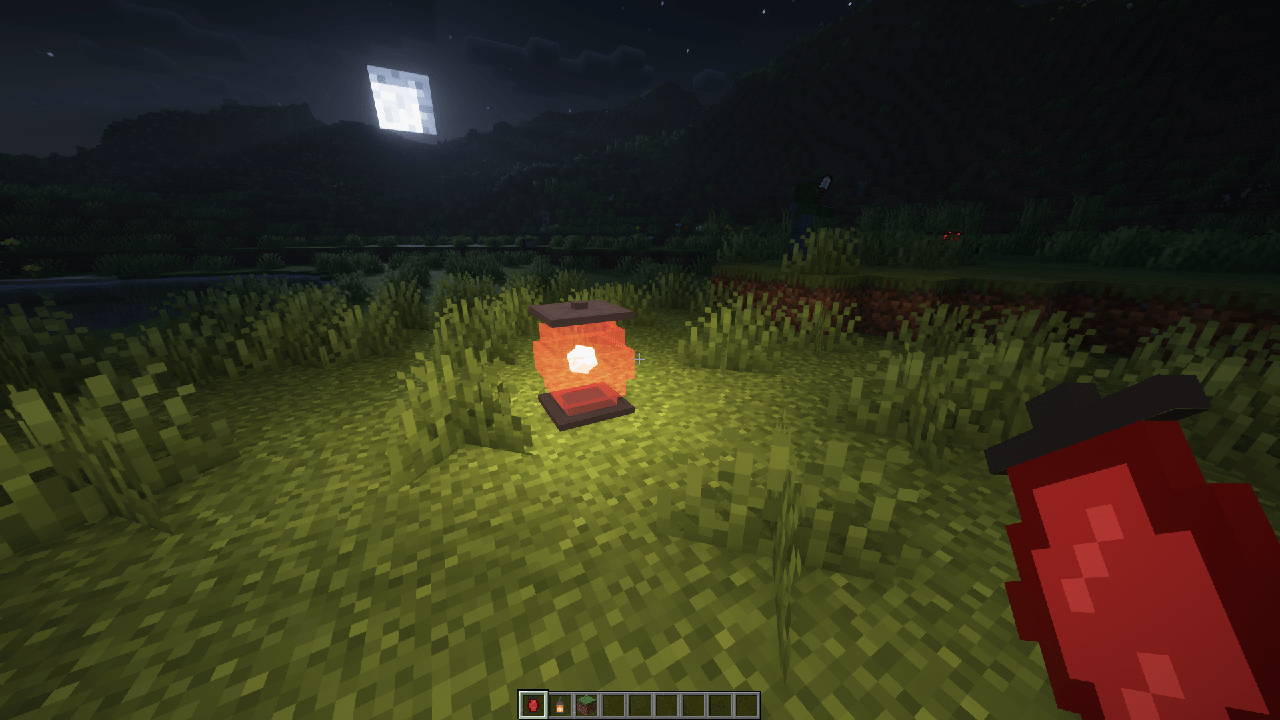The image size is (1280, 720).
Task: Select the podzol block in the third hotbar slot
Action: (x=586, y=707)
